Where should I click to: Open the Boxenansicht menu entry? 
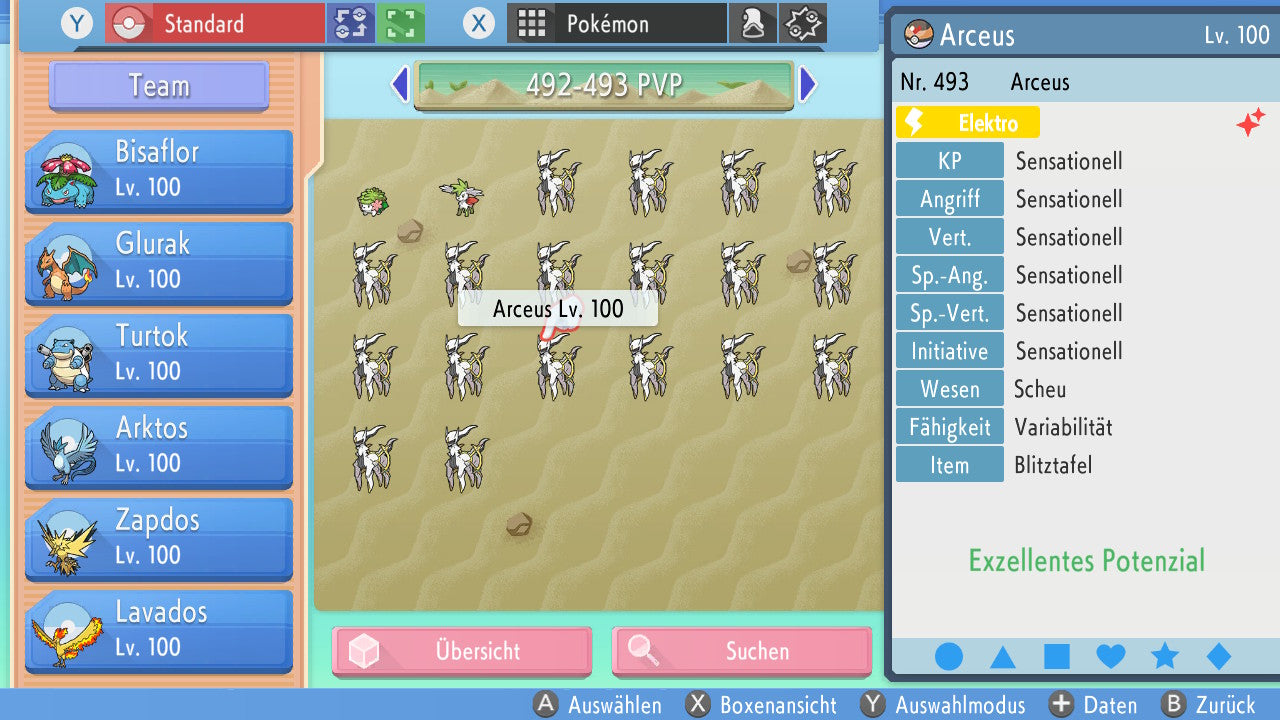point(763,705)
